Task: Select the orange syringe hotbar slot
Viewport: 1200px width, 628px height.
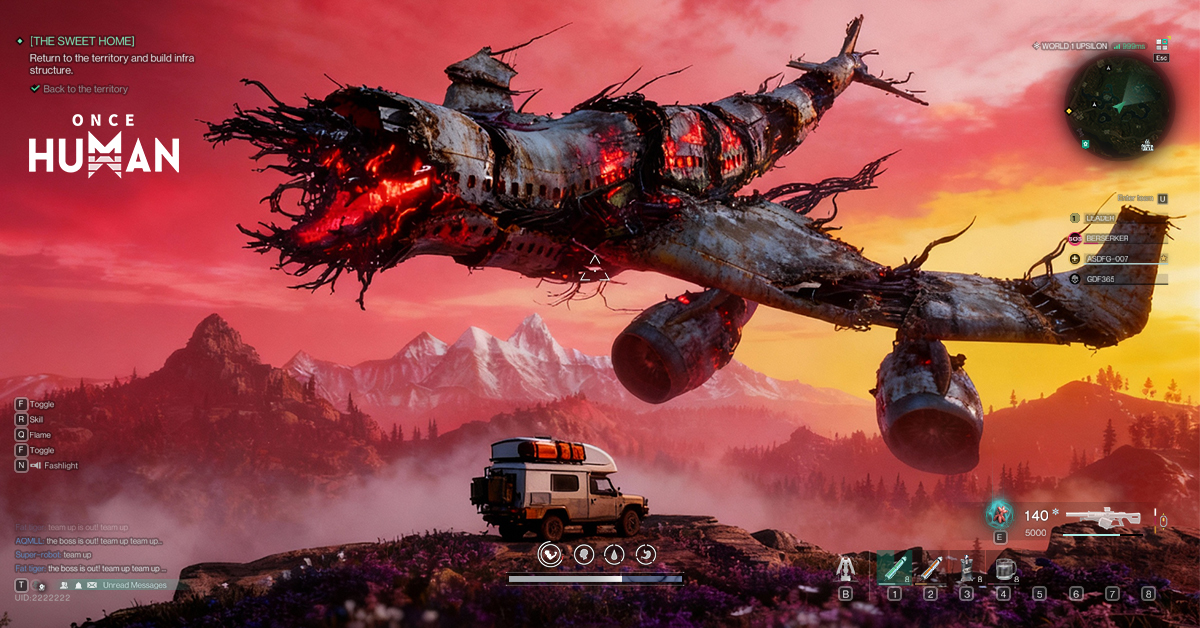Action: click(930, 568)
